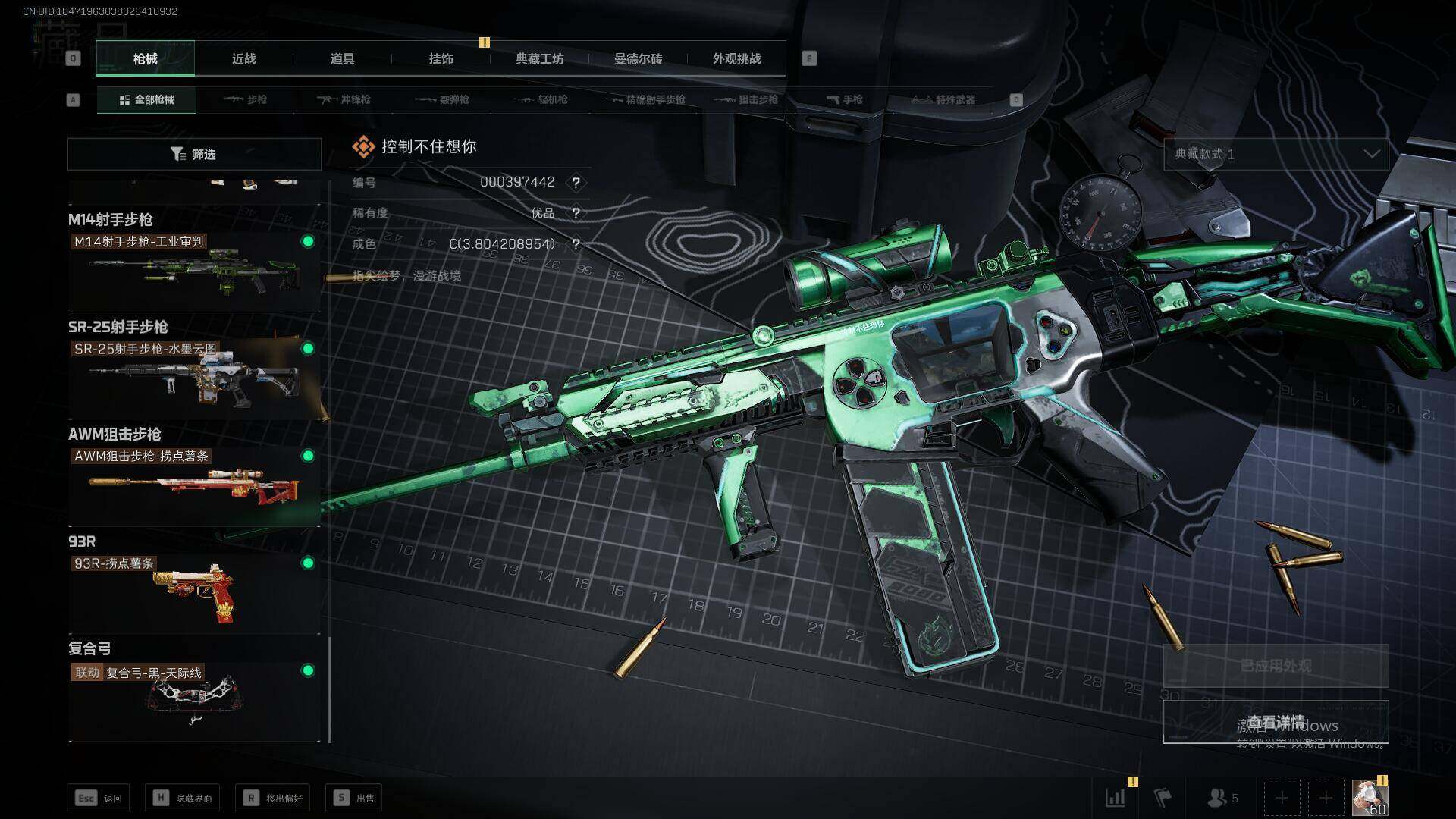1456x819 pixels.
Task: Open the 外观挑战 challenges tab
Action: pos(736,58)
